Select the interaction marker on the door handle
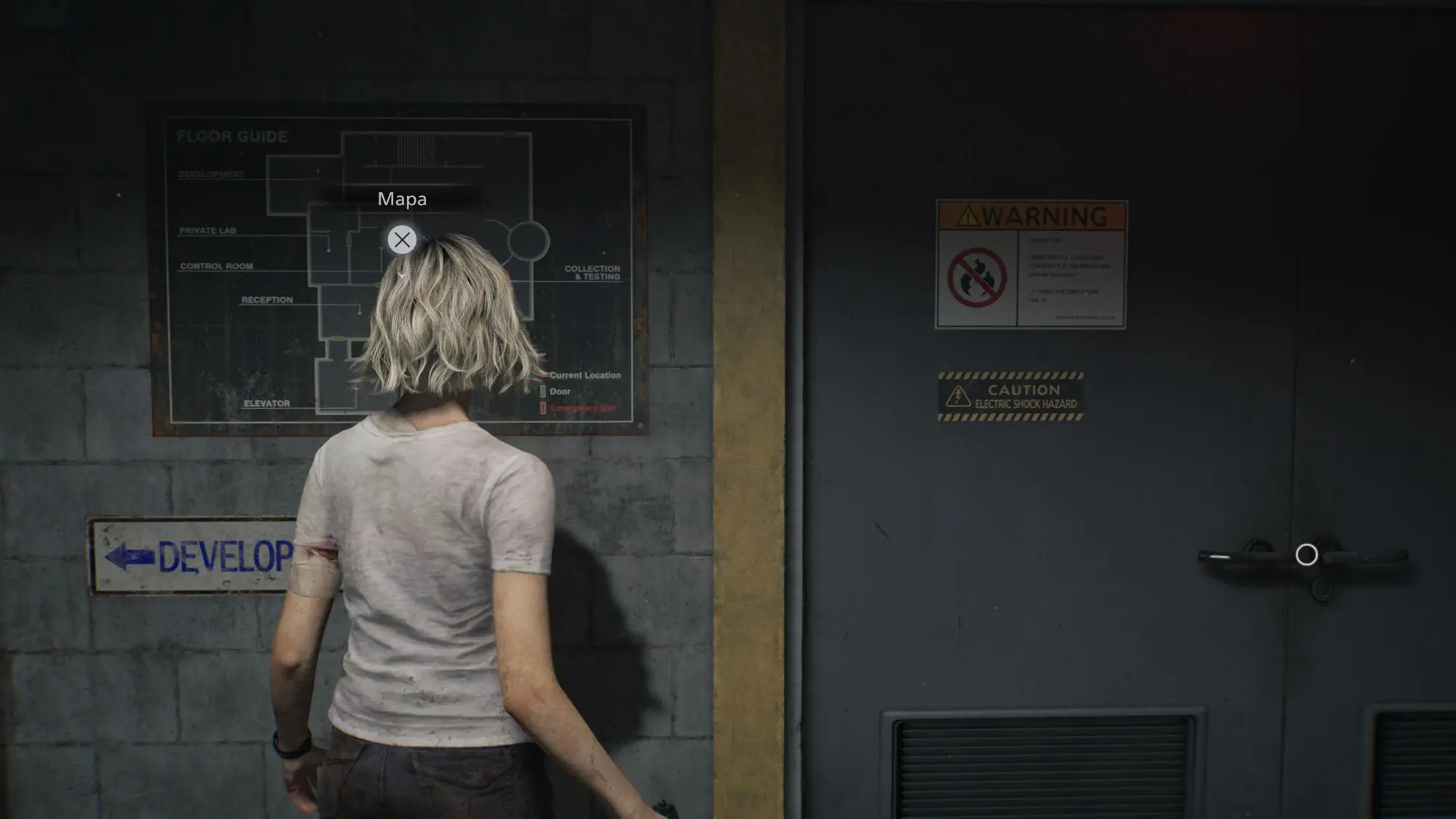 pos(1306,555)
